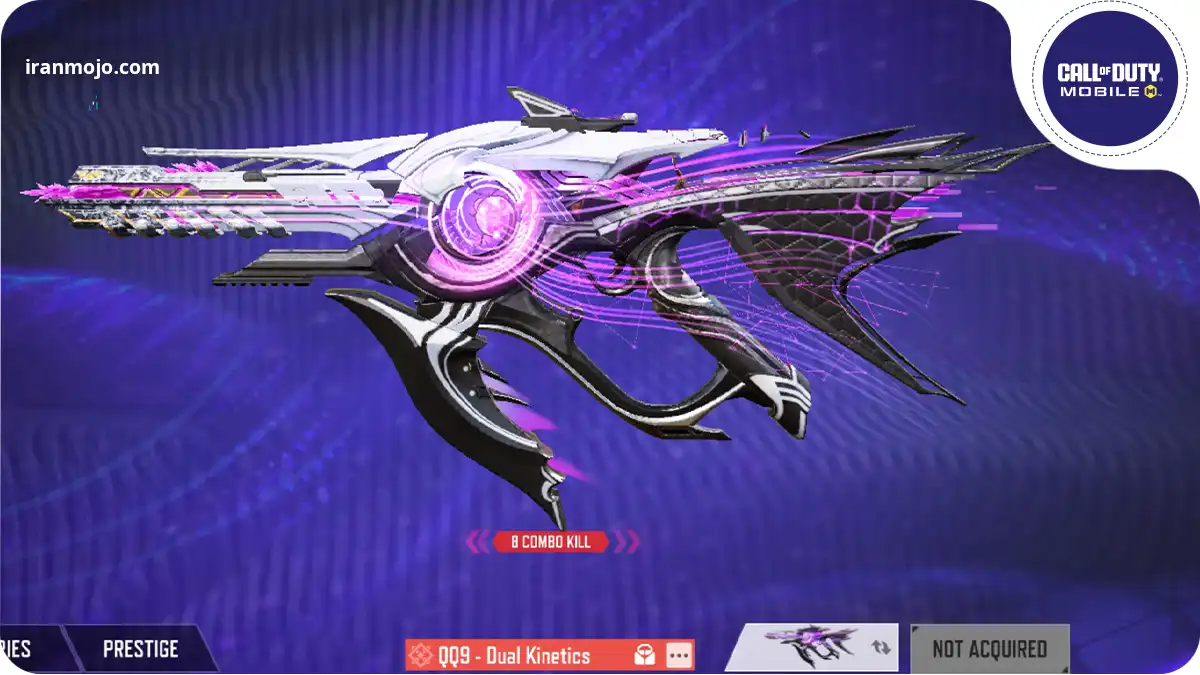The width and height of the screenshot is (1200, 675).
Task: Click the Call of Duty Mobile logo badge
Action: pos(1108,78)
